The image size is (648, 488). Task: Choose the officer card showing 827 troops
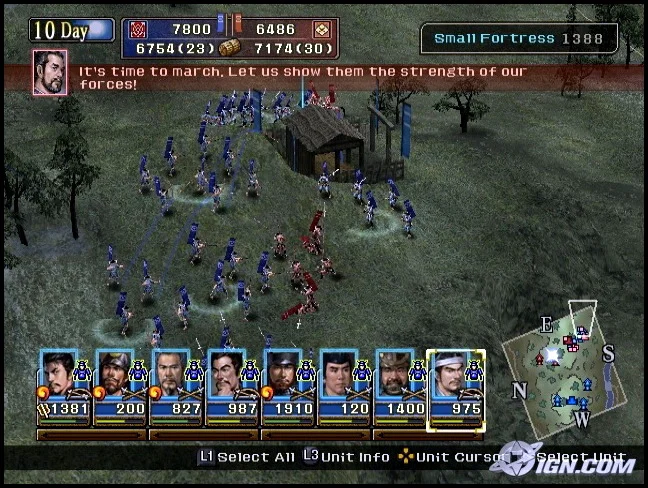pyautogui.click(x=176, y=384)
